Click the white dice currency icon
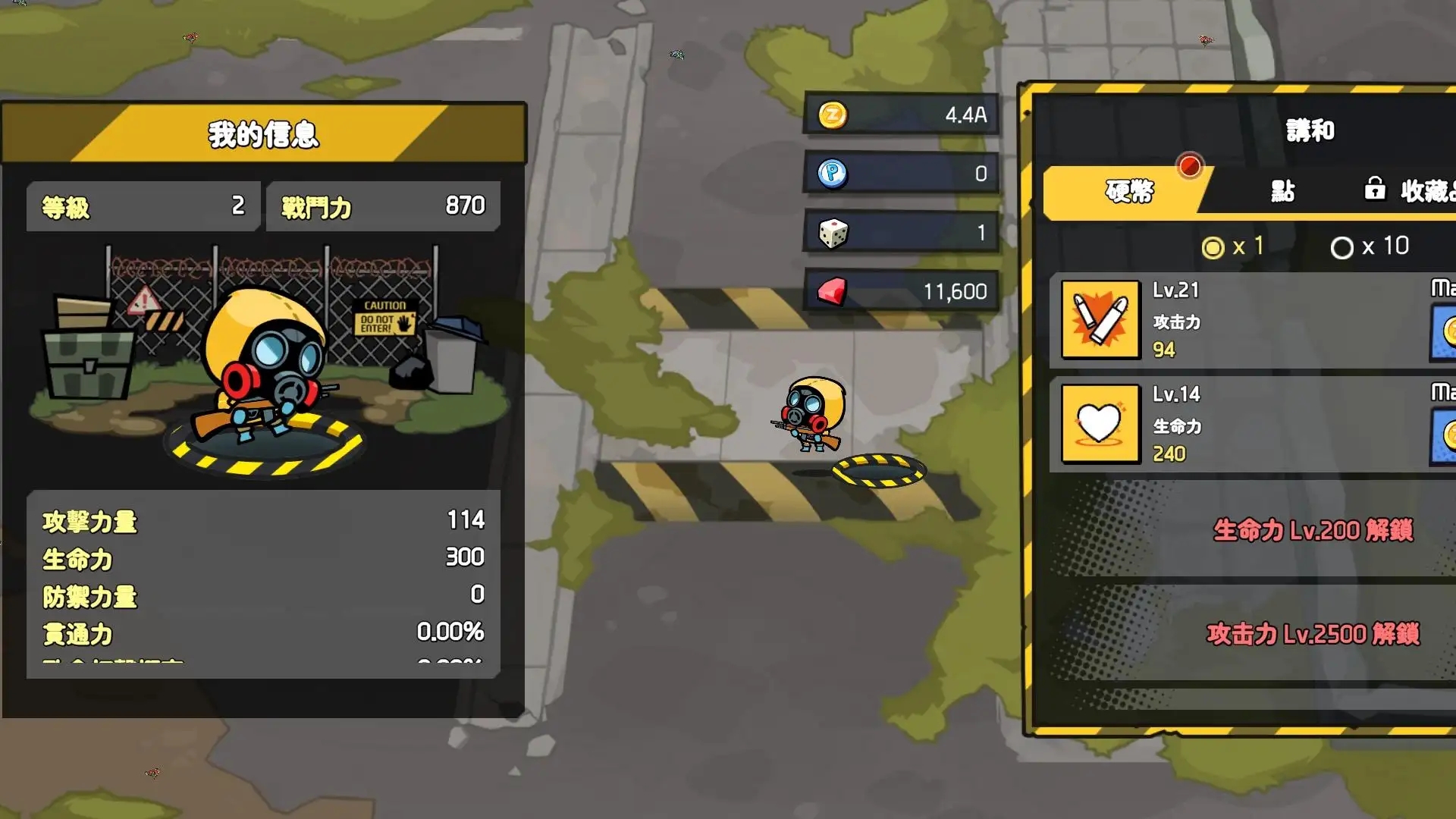This screenshot has width=1456, height=819. [833, 233]
